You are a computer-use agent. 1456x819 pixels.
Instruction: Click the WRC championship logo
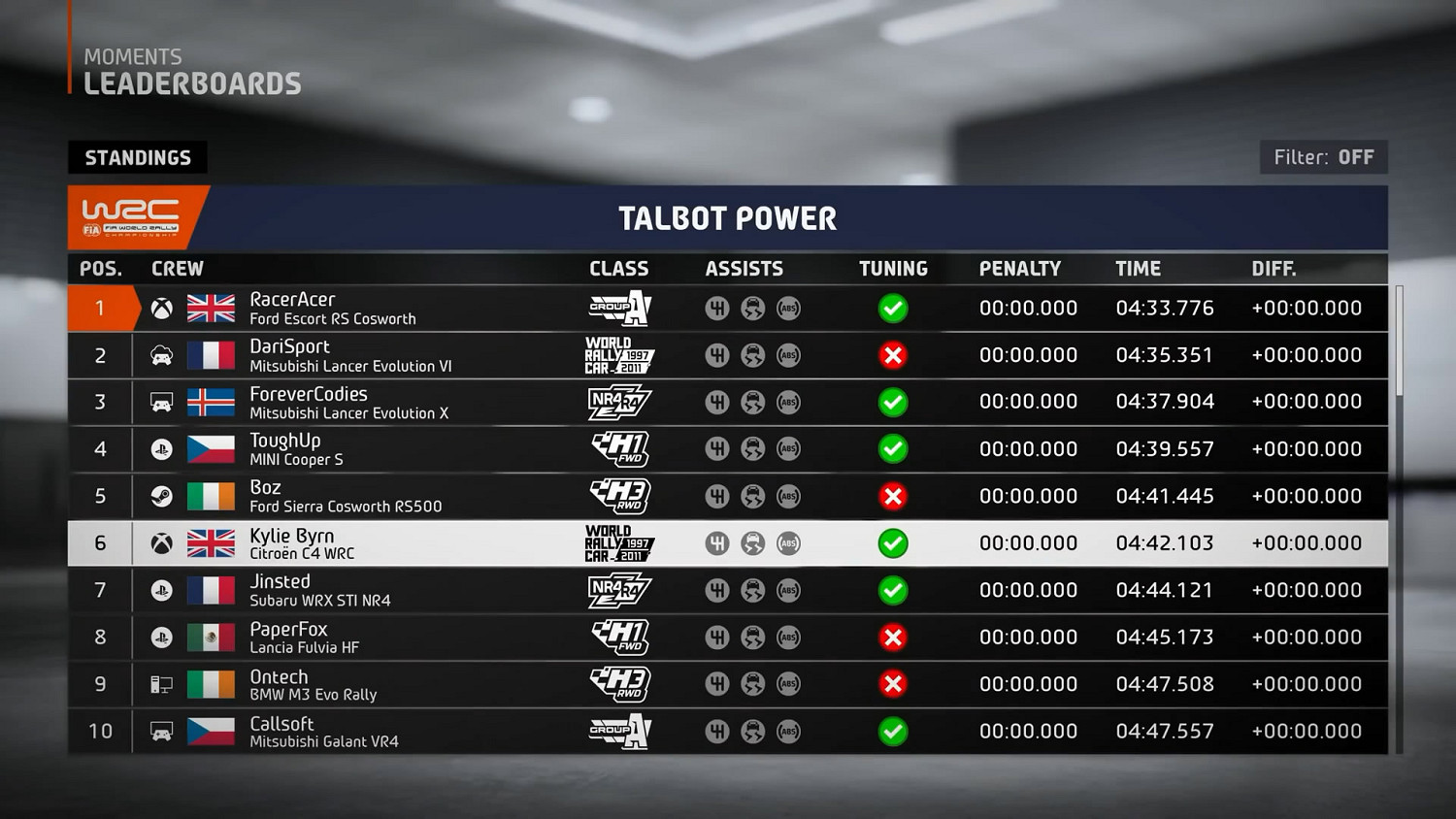(127, 216)
